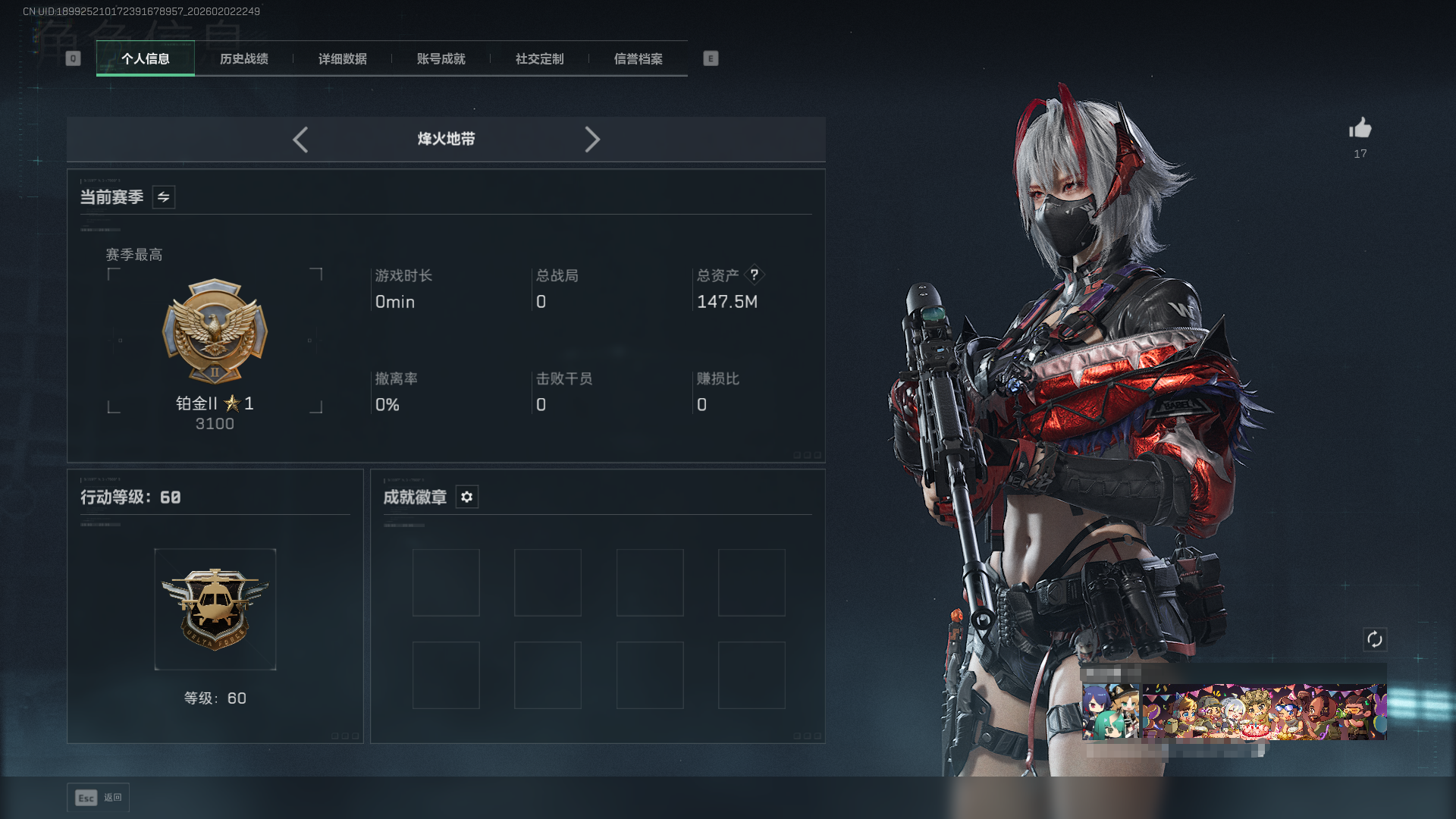The image size is (1456, 819).
Task: Show the 账号成就 tab
Action: 441,59
